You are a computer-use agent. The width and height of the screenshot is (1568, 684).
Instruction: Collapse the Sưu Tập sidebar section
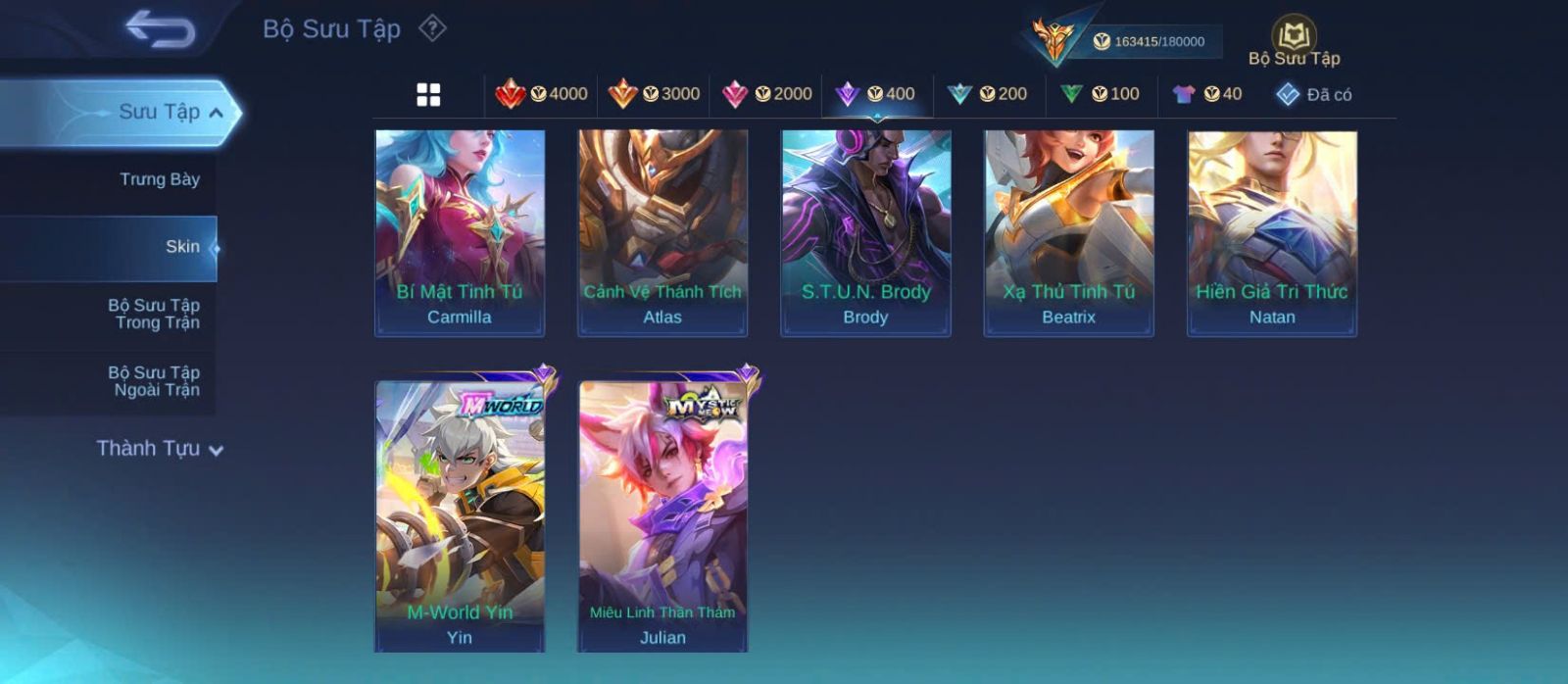(217, 113)
